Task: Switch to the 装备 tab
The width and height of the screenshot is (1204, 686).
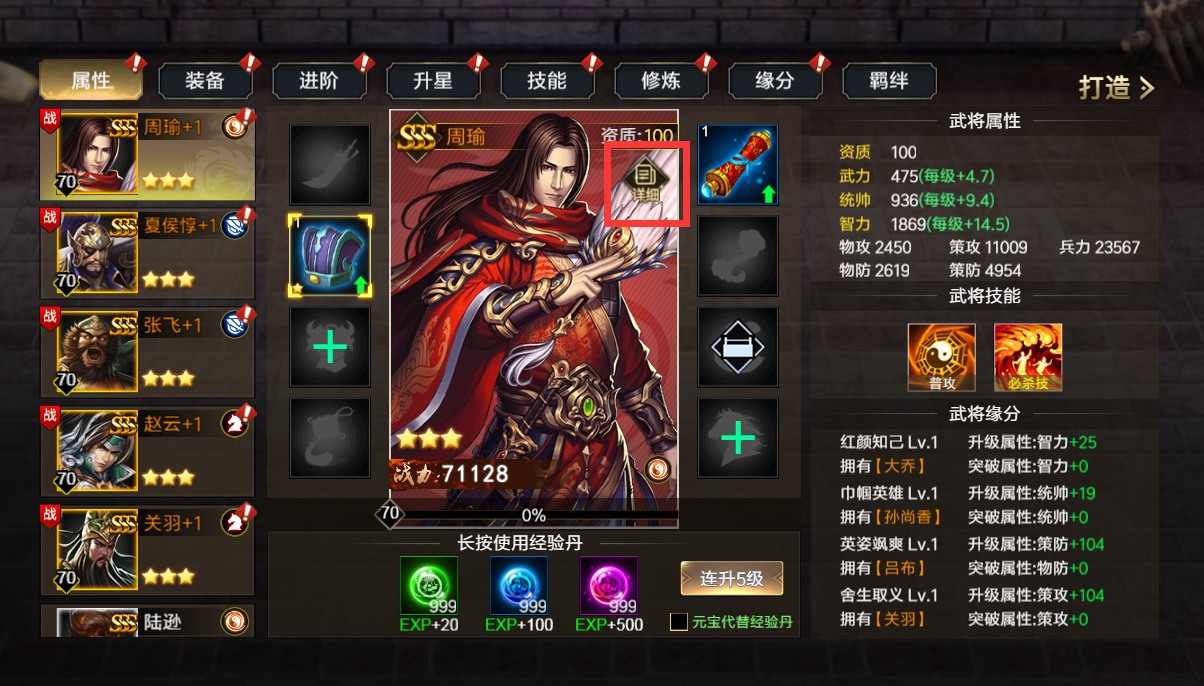Action: pos(205,81)
